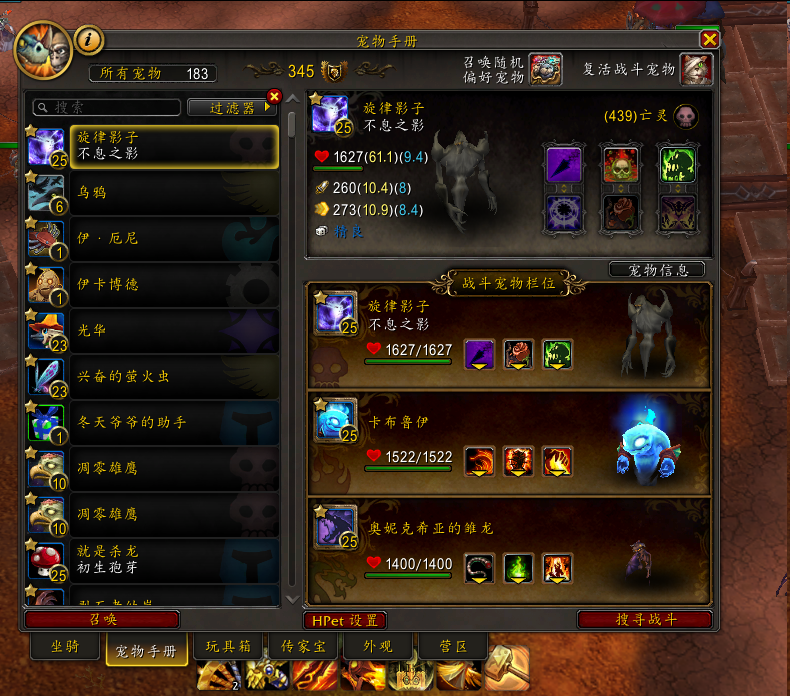Open the 过滤器 filter dropdown
790x696 pixels.
[x=232, y=107]
